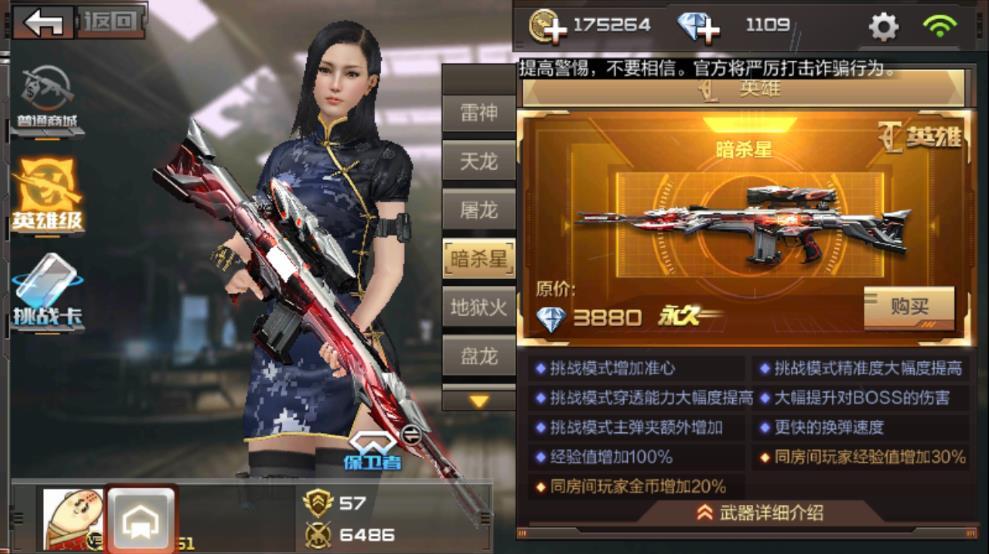Select the 盘龙 weapon entry
Screen dimensions: 989x554
[478, 356]
